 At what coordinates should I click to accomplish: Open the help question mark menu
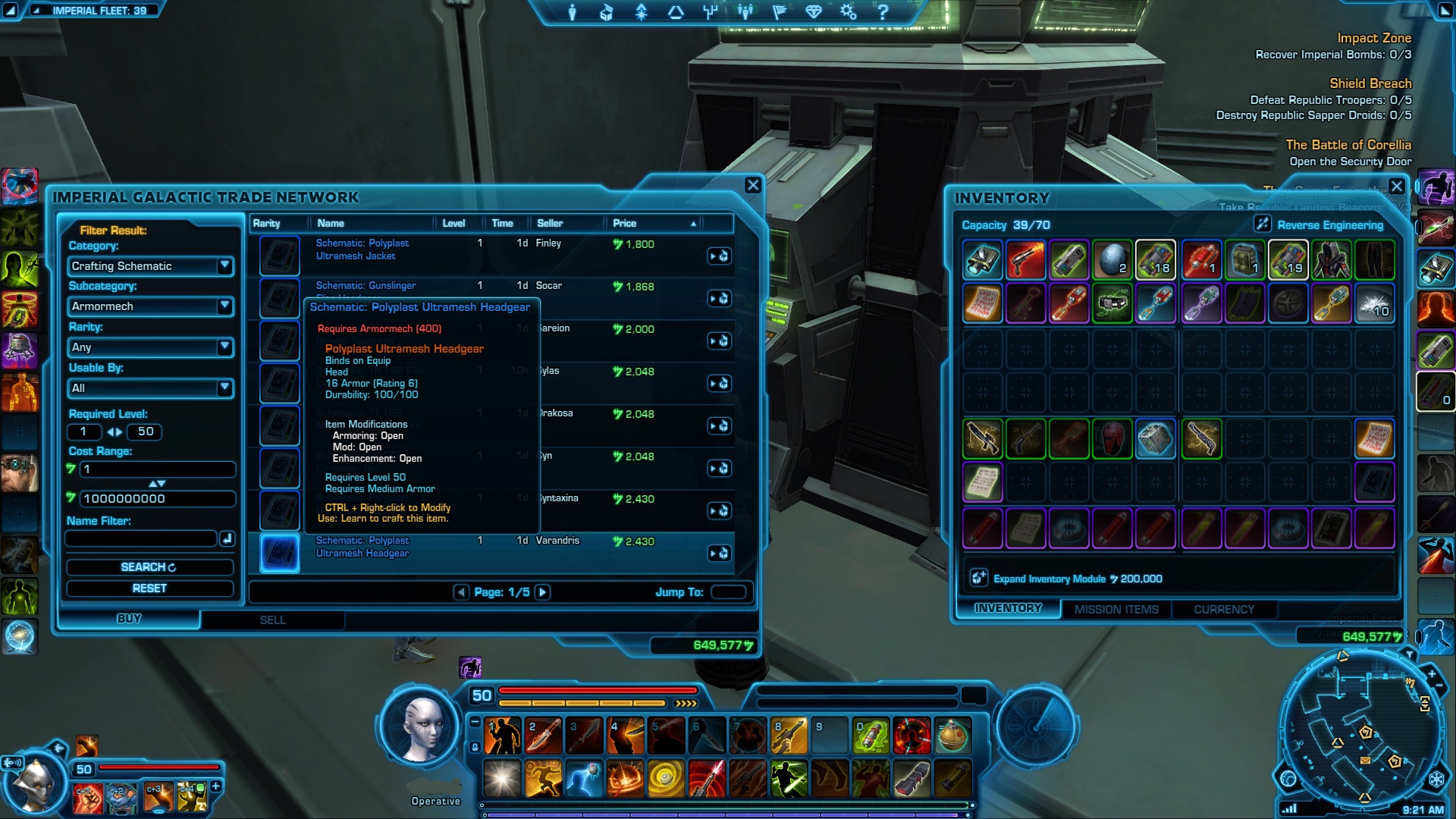pos(882,12)
